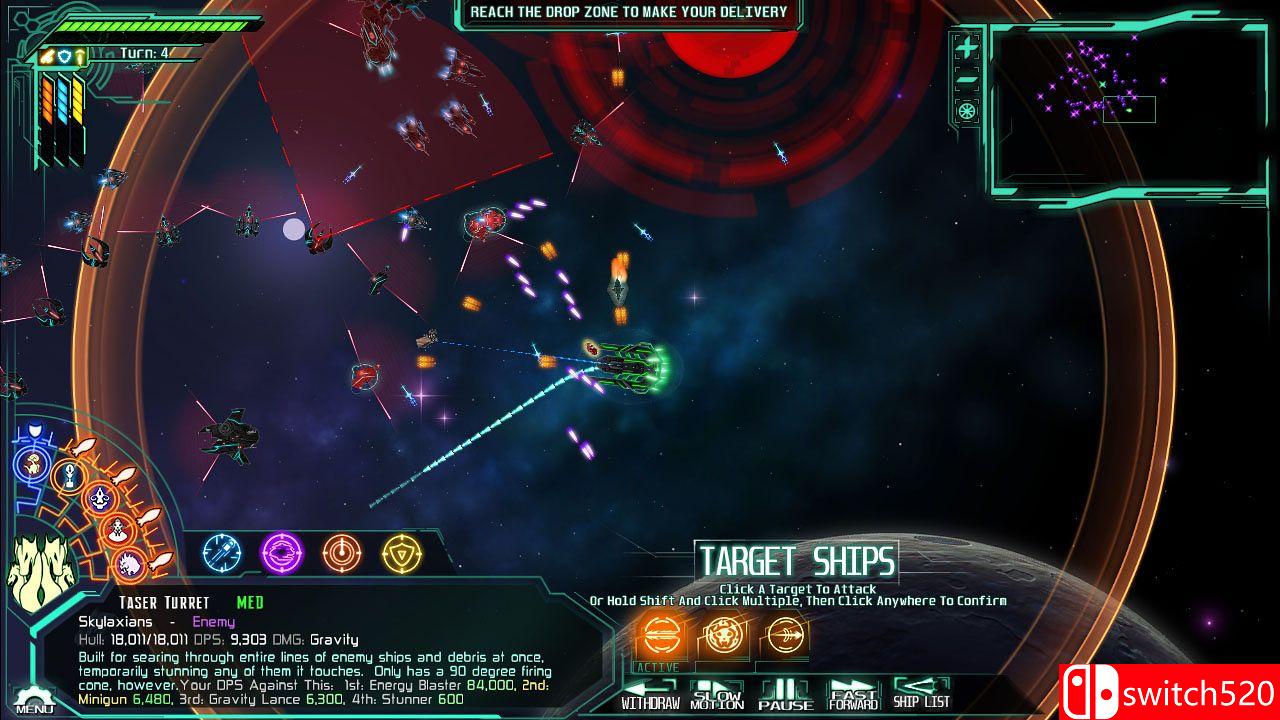Image resolution: width=1280 pixels, height=720 pixels.
Task: Activate the purple vortex ability
Action: pyautogui.click(x=281, y=551)
